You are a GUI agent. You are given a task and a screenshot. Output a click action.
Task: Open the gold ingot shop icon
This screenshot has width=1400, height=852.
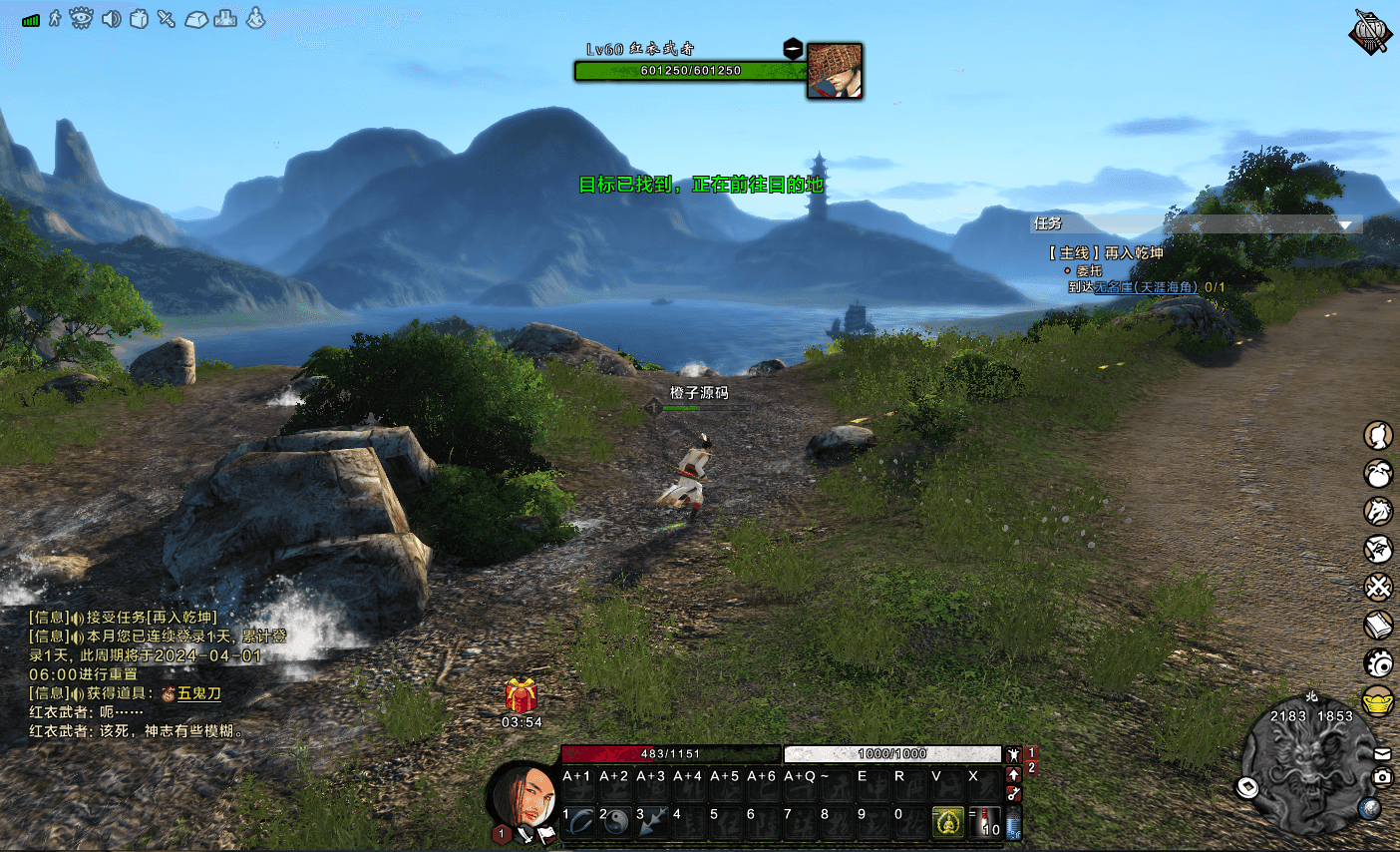click(1378, 701)
